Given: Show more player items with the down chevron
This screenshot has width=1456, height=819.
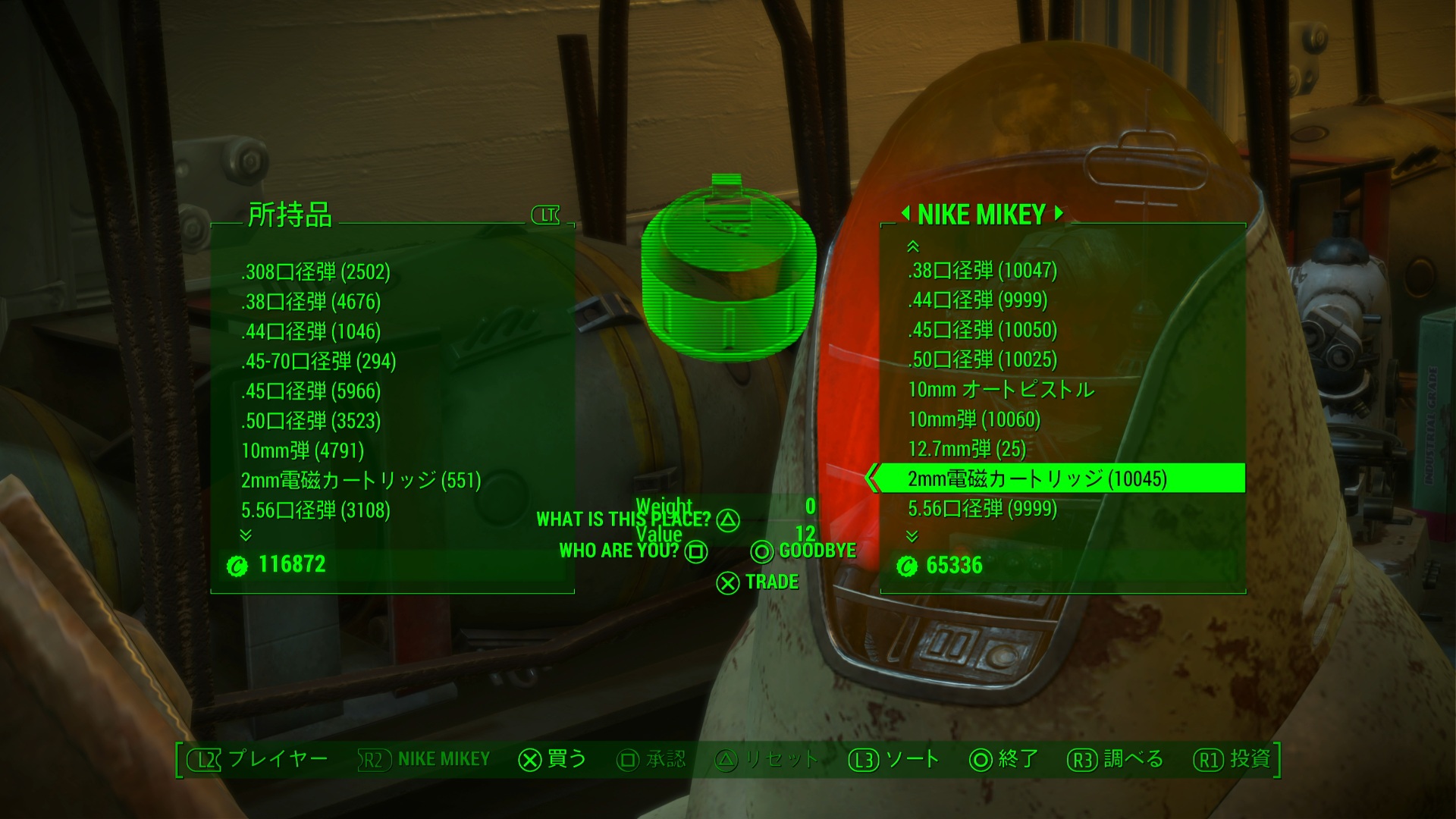Looking at the screenshot, I should (246, 535).
